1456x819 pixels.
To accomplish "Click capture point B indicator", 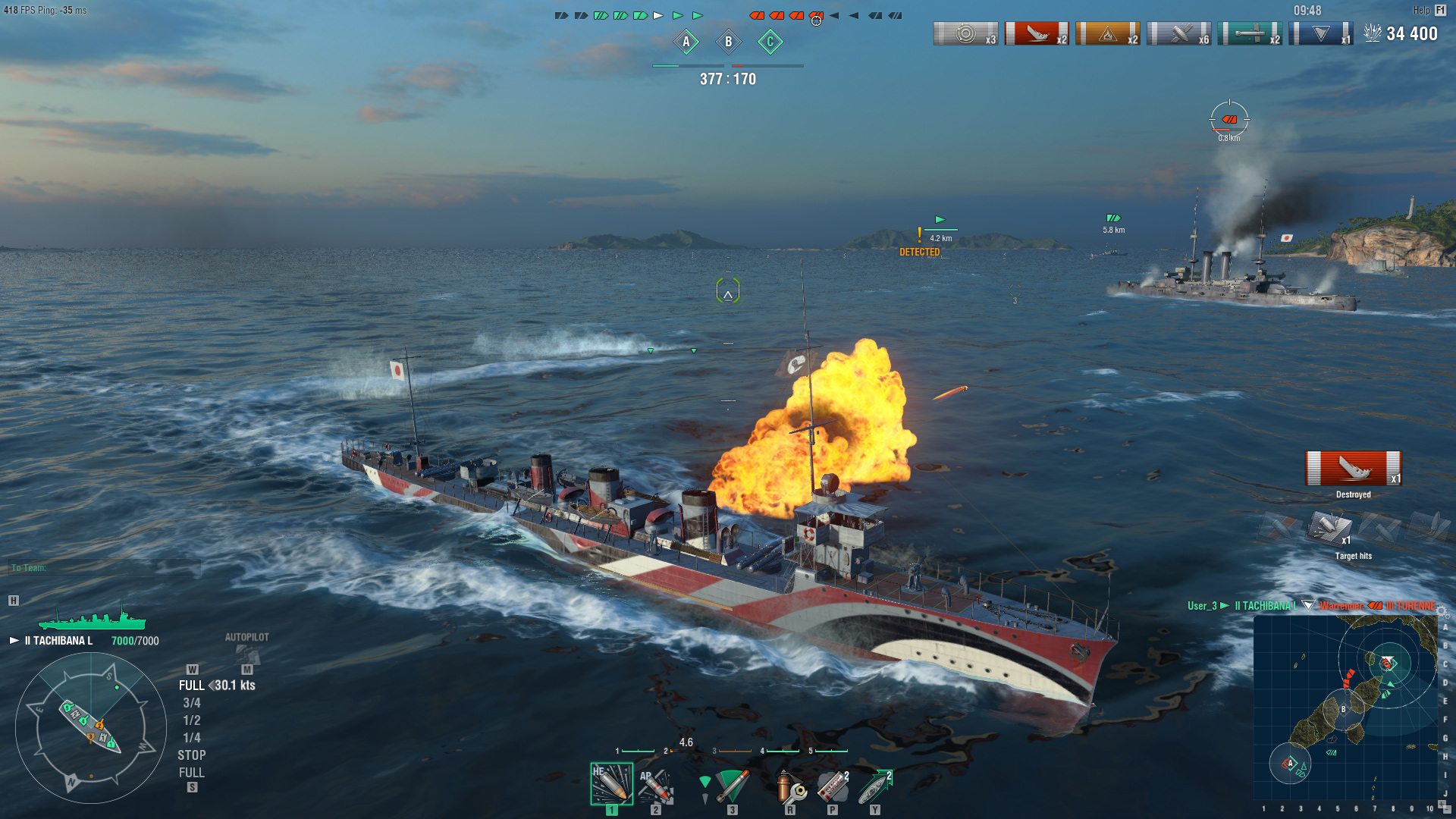I will click(728, 42).
